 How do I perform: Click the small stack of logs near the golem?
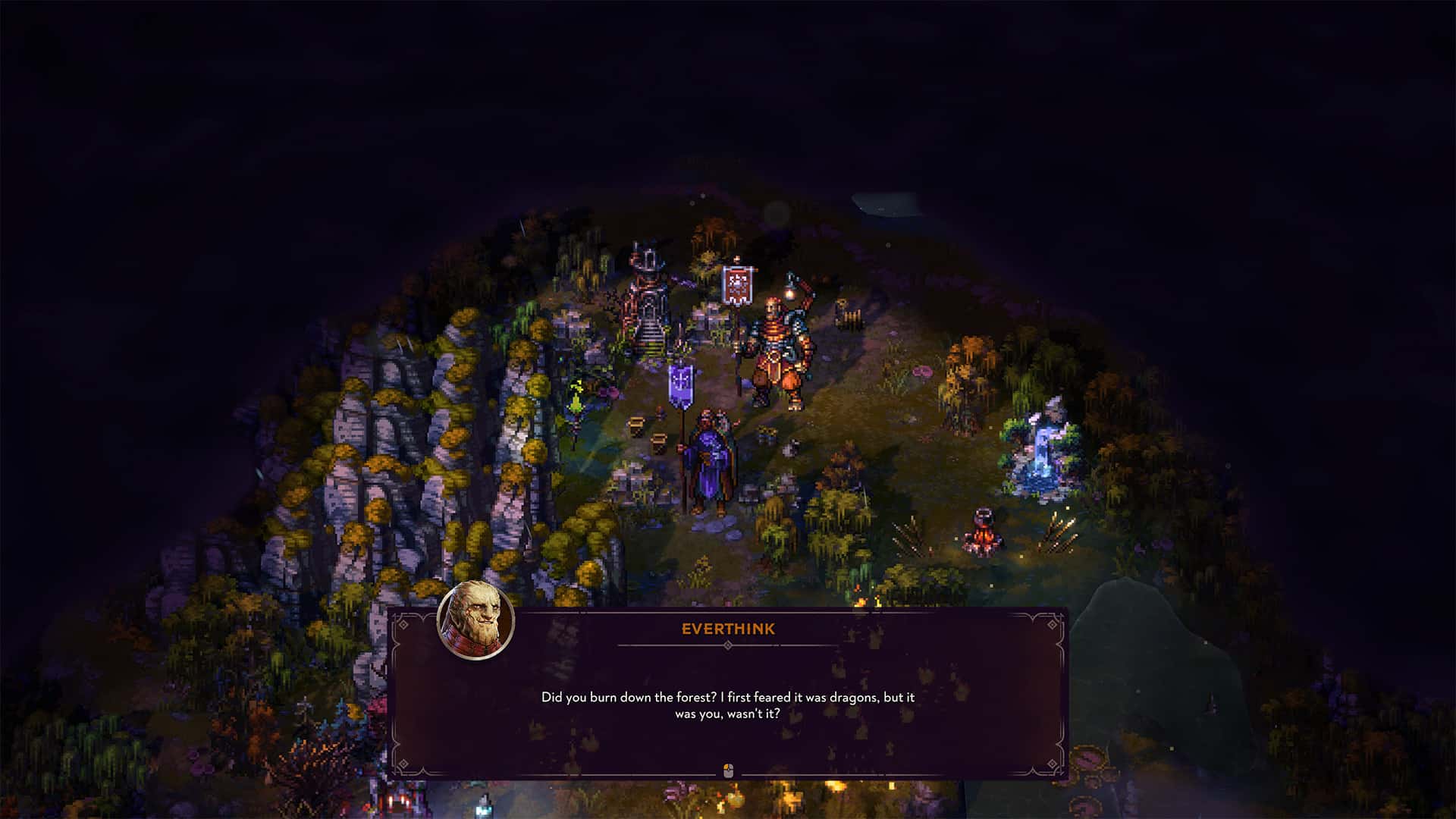coord(849,317)
